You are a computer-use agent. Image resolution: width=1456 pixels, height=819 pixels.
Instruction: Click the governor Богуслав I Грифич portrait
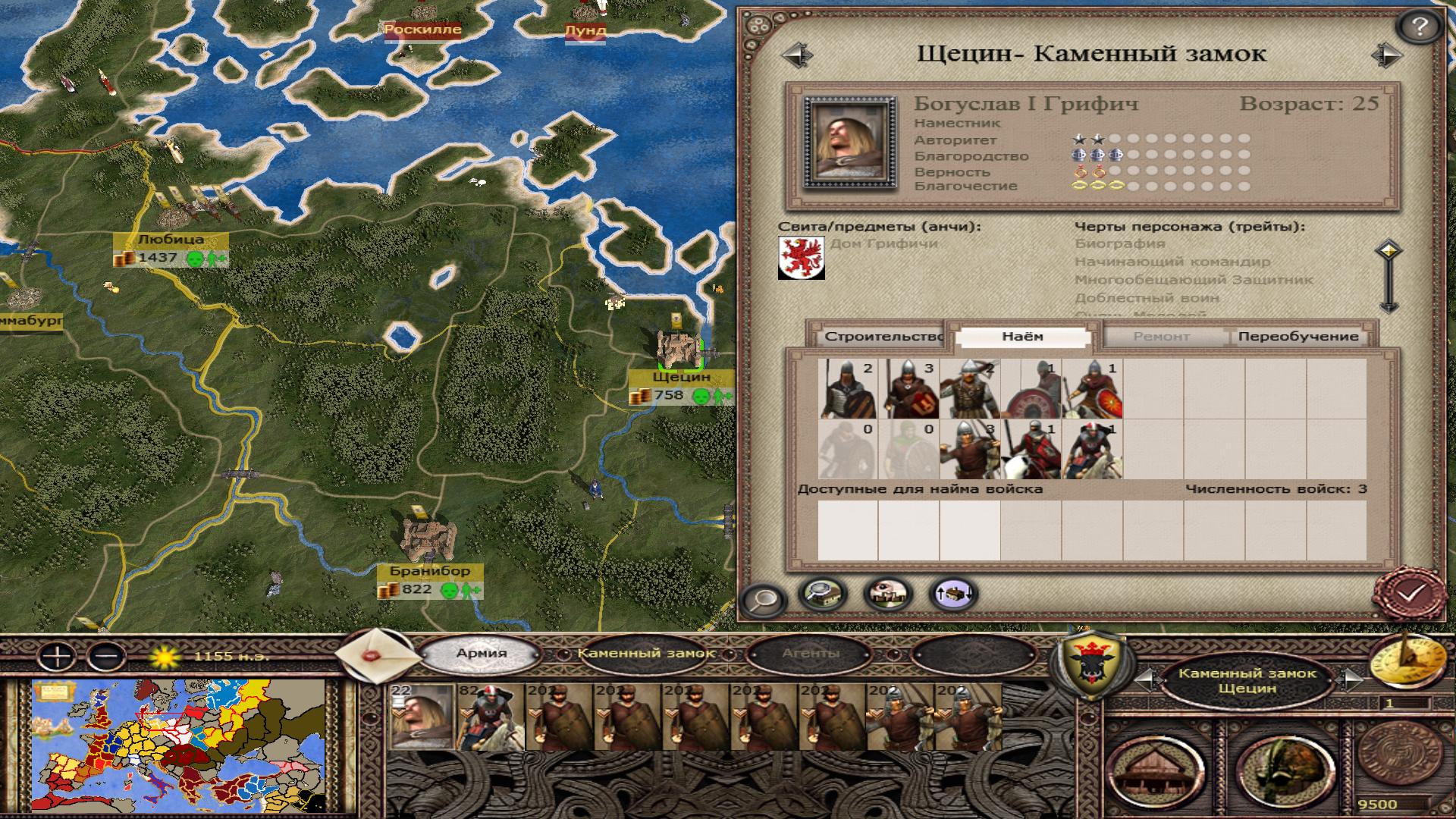(849, 143)
